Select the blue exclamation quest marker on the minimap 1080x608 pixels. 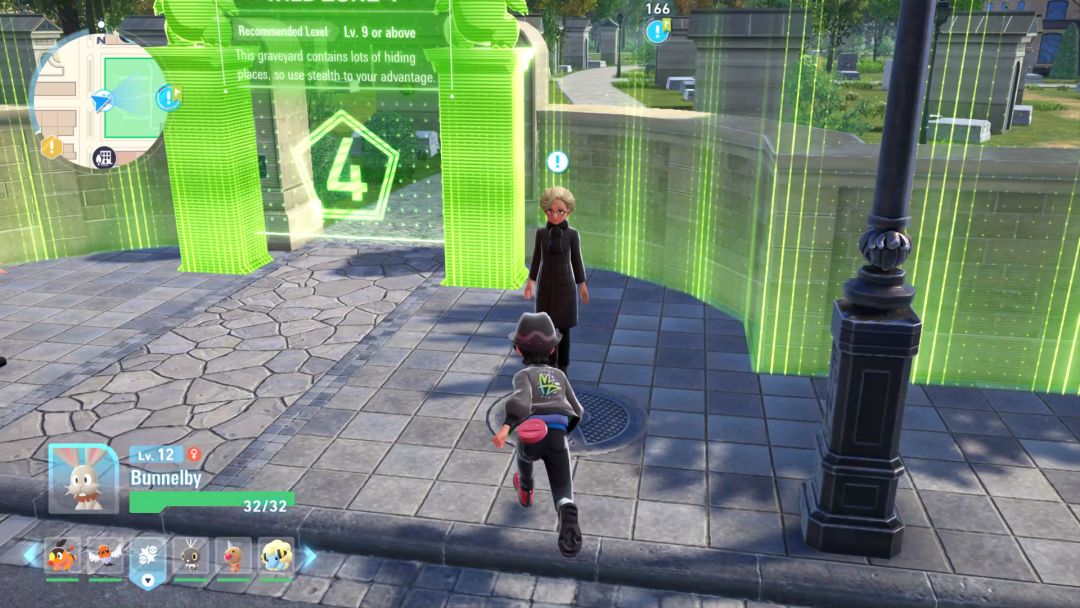[x=167, y=97]
